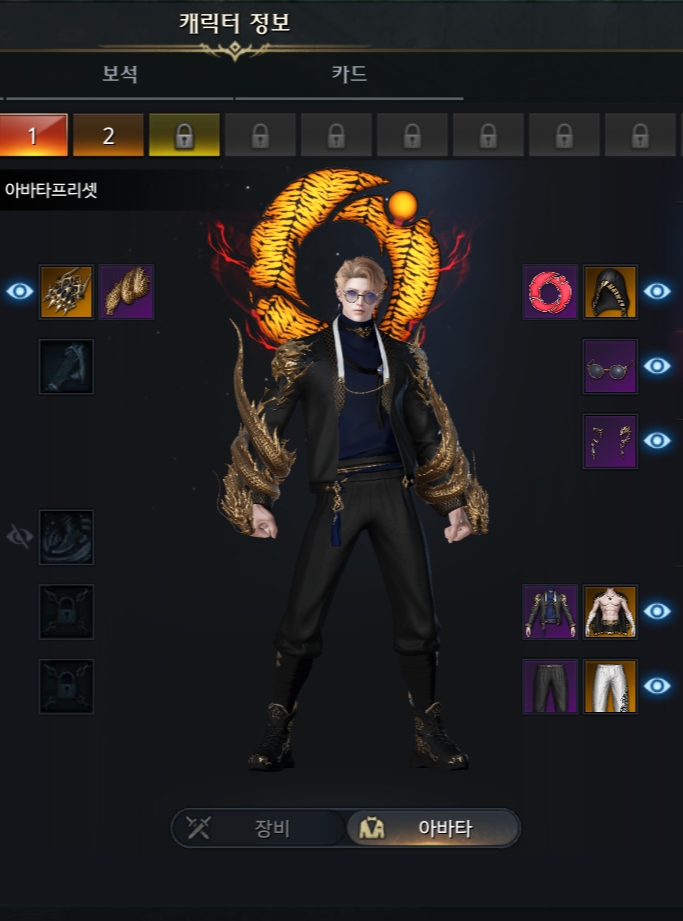683x921 pixels.
Task: Switch to the 장비 equipment view
Action: (258, 828)
